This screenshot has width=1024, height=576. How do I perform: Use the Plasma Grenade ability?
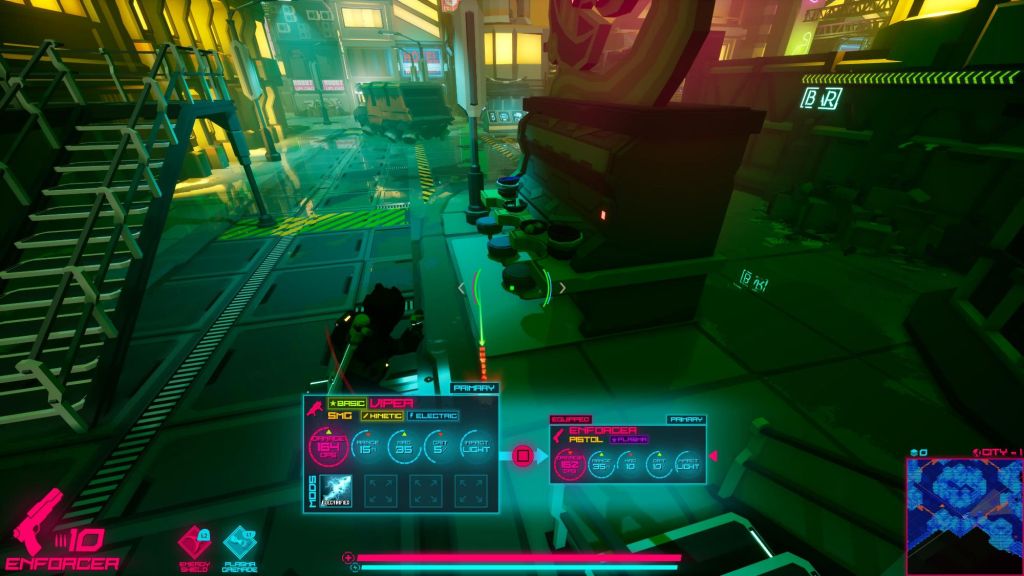tap(240, 543)
